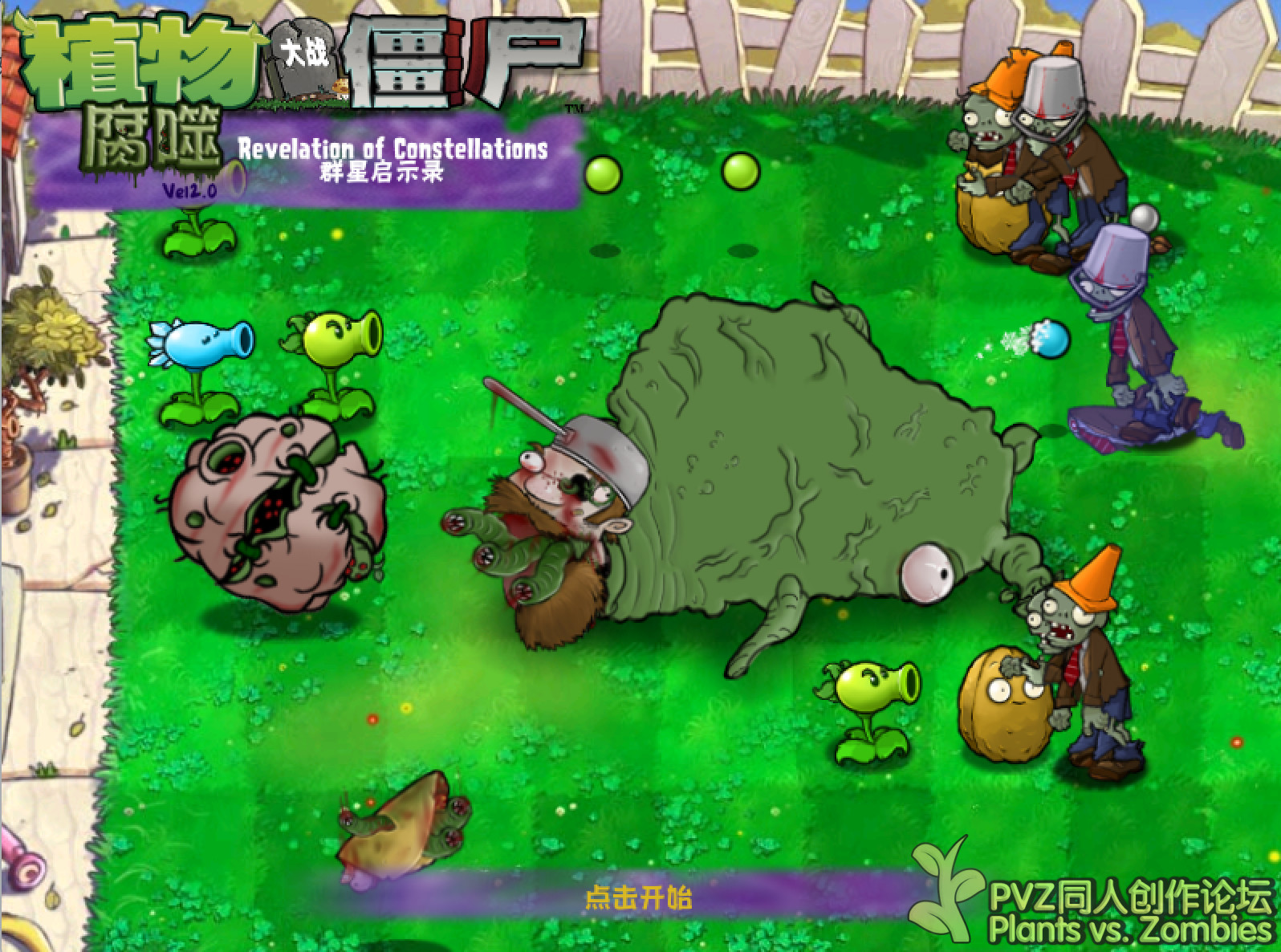Click the left green pea projectile
Screen dimensions: 1281x952
click(x=603, y=172)
